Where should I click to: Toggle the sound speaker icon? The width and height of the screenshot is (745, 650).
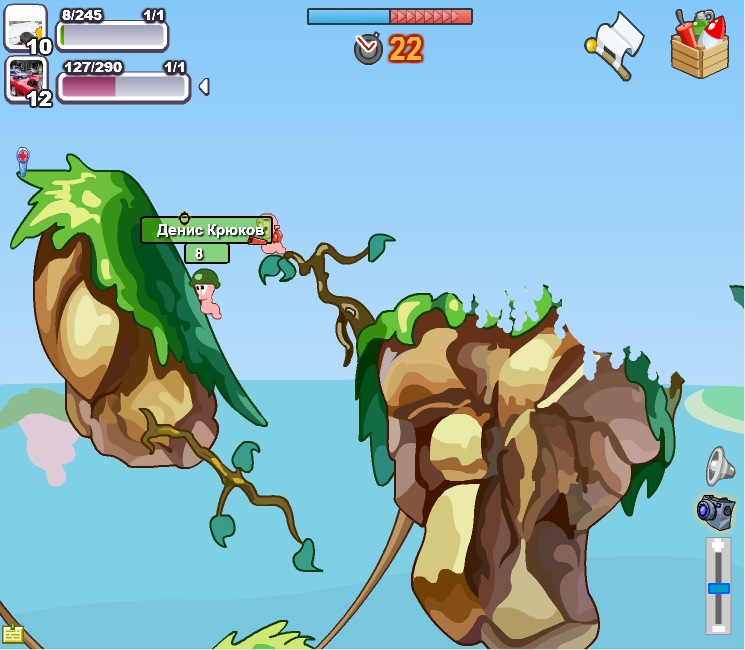pyautogui.click(x=719, y=466)
